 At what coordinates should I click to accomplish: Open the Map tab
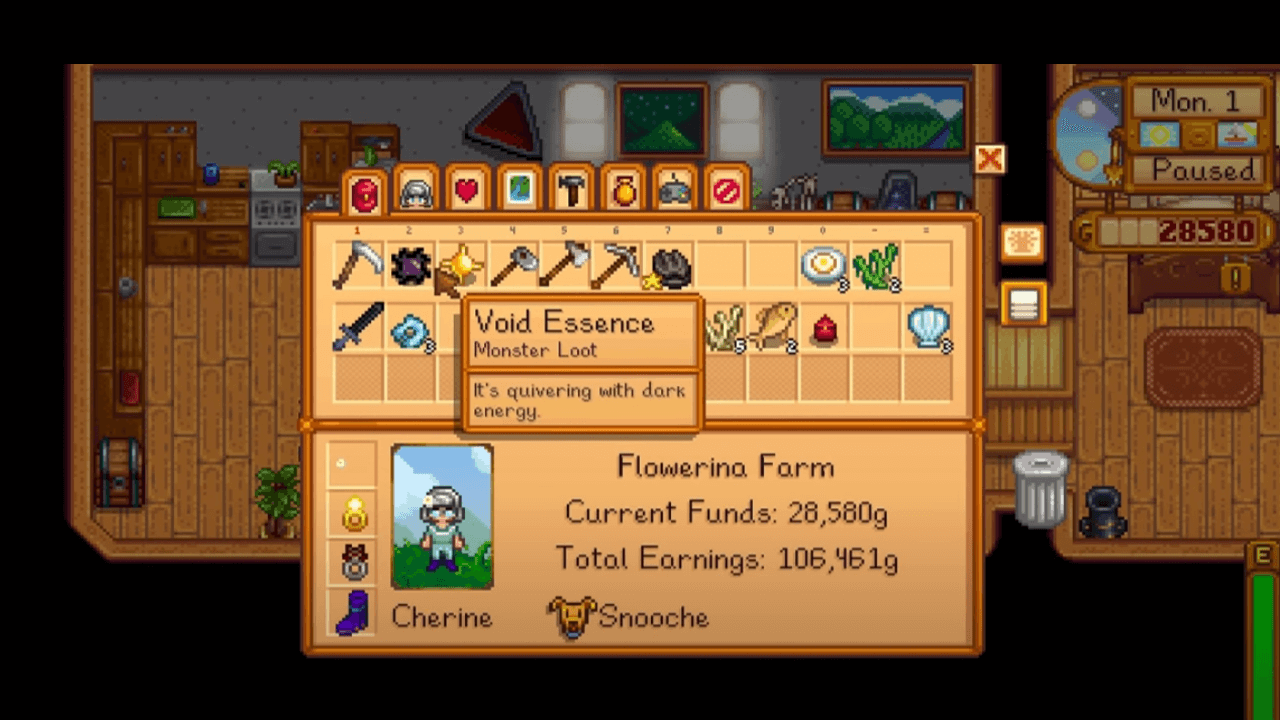tap(518, 190)
